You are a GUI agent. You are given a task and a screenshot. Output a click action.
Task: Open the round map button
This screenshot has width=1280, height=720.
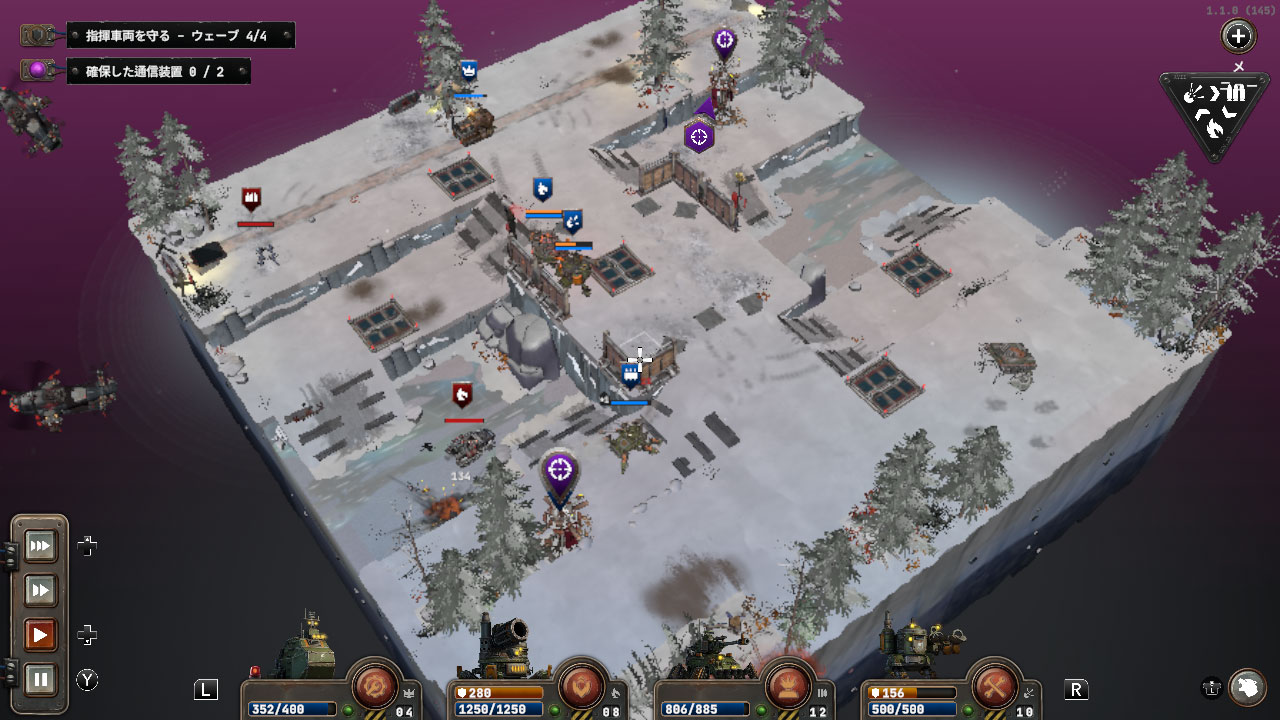tap(1247, 687)
